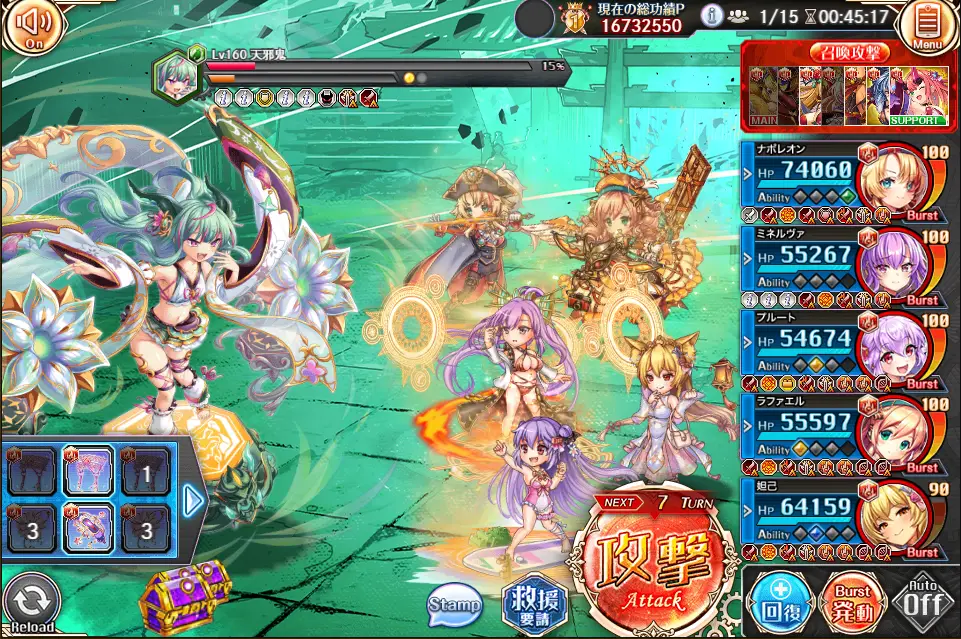961x639 pixels.
Task: Open the Stamp chat bubble
Action: pyautogui.click(x=454, y=604)
